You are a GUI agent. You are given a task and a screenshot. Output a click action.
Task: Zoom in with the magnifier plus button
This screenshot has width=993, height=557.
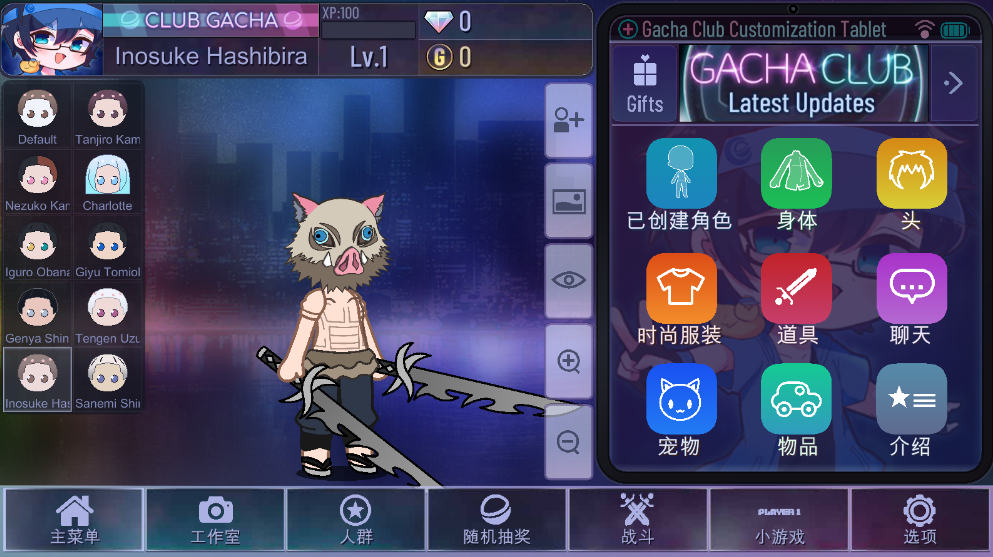pos(569,361)
